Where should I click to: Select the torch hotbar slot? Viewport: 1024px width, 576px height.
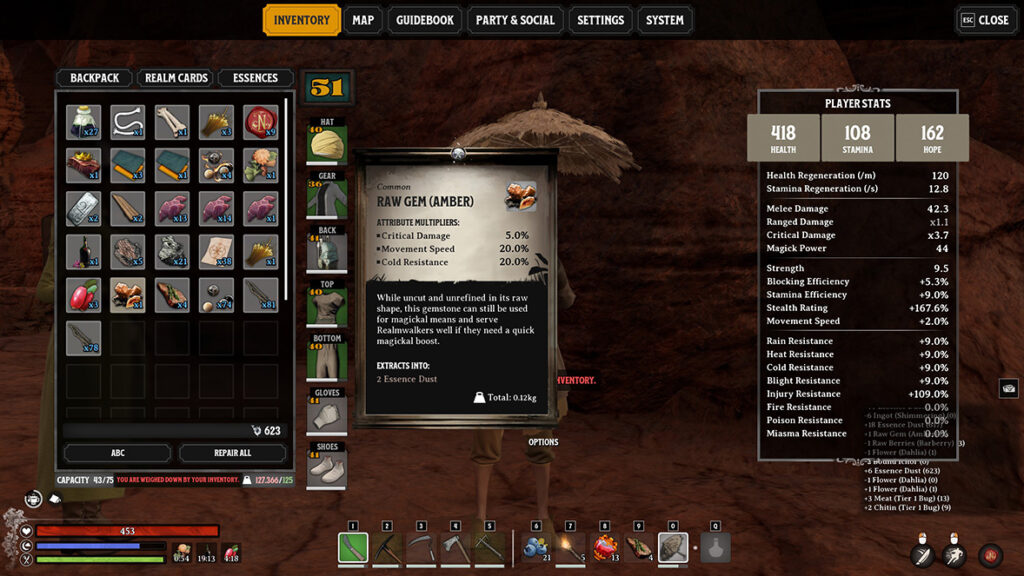point(570,547)
